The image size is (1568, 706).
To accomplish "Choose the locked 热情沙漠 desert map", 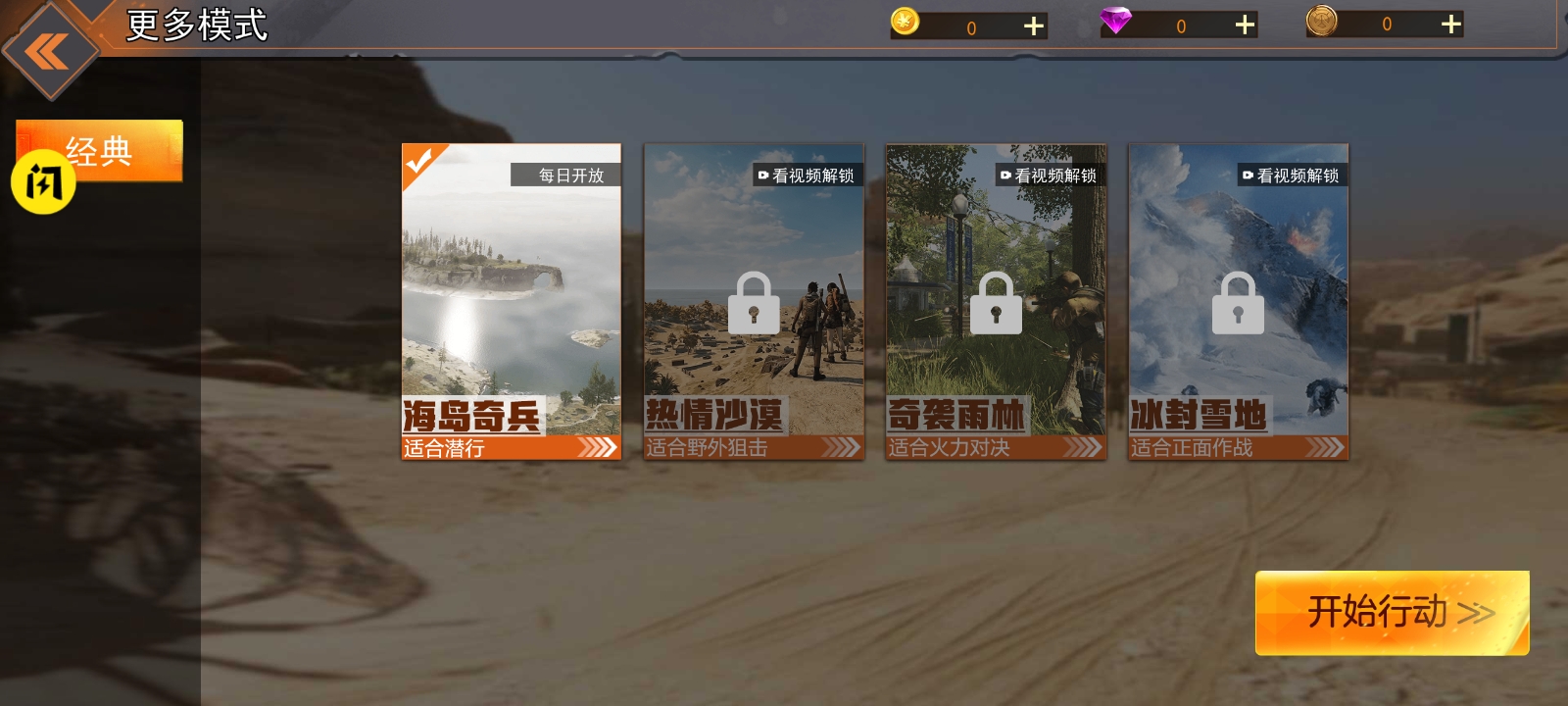I will coord(754,301).
